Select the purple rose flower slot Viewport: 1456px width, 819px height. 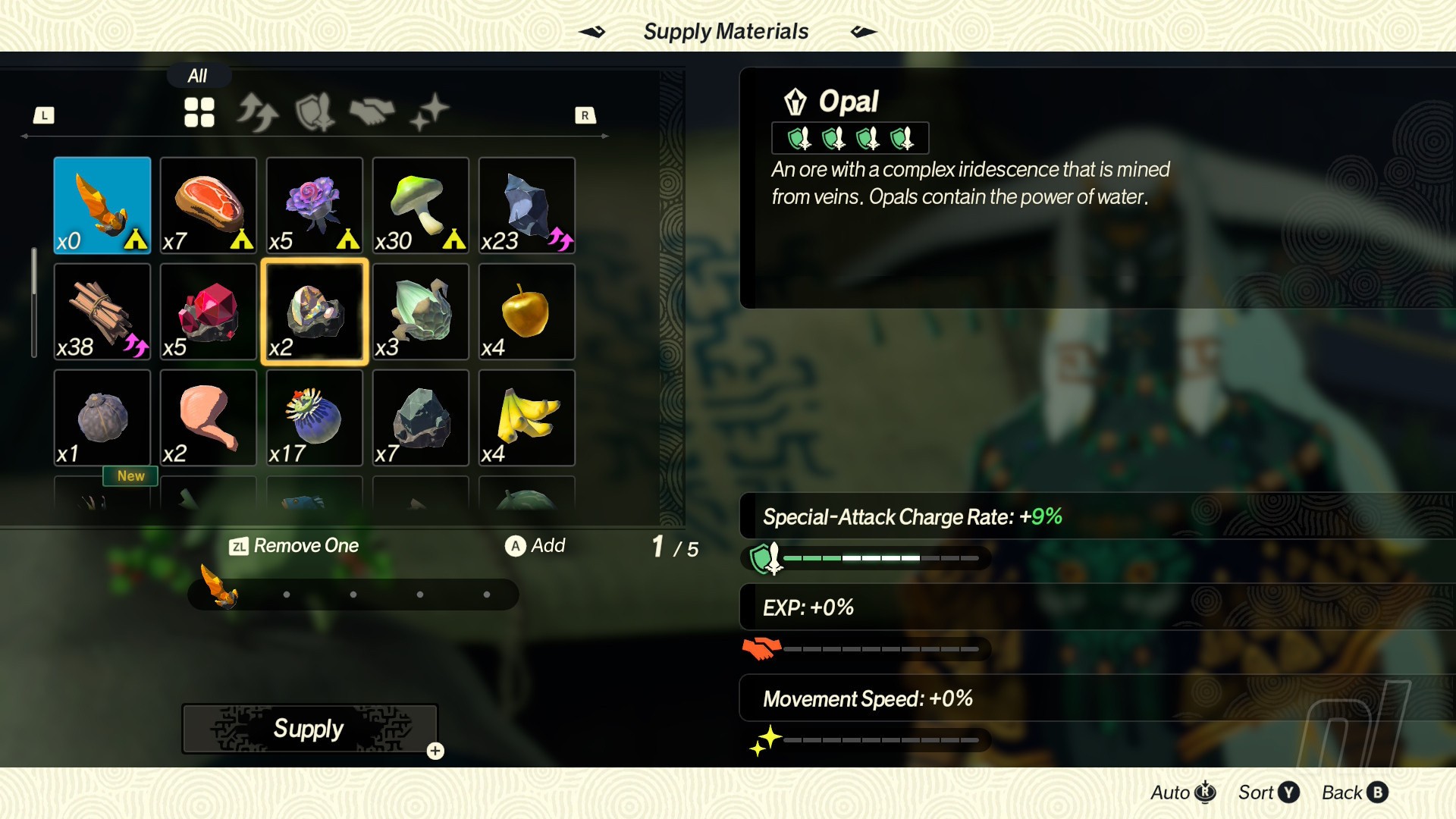(315, 205)
